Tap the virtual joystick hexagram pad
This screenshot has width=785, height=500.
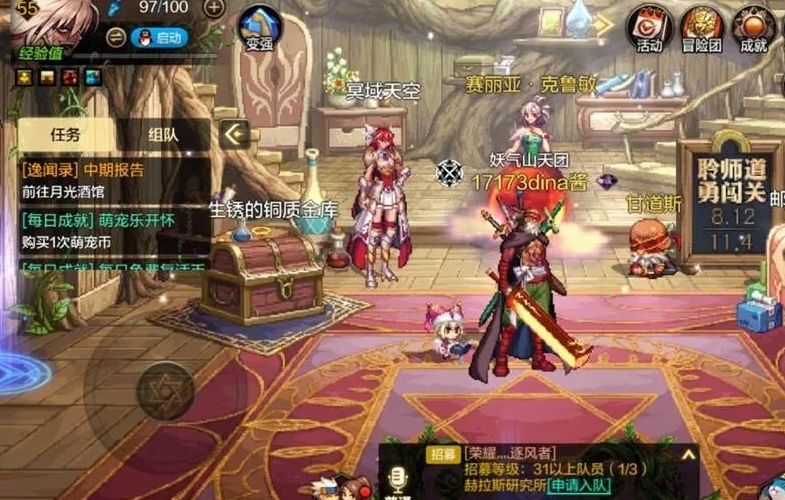click(164, 389)
